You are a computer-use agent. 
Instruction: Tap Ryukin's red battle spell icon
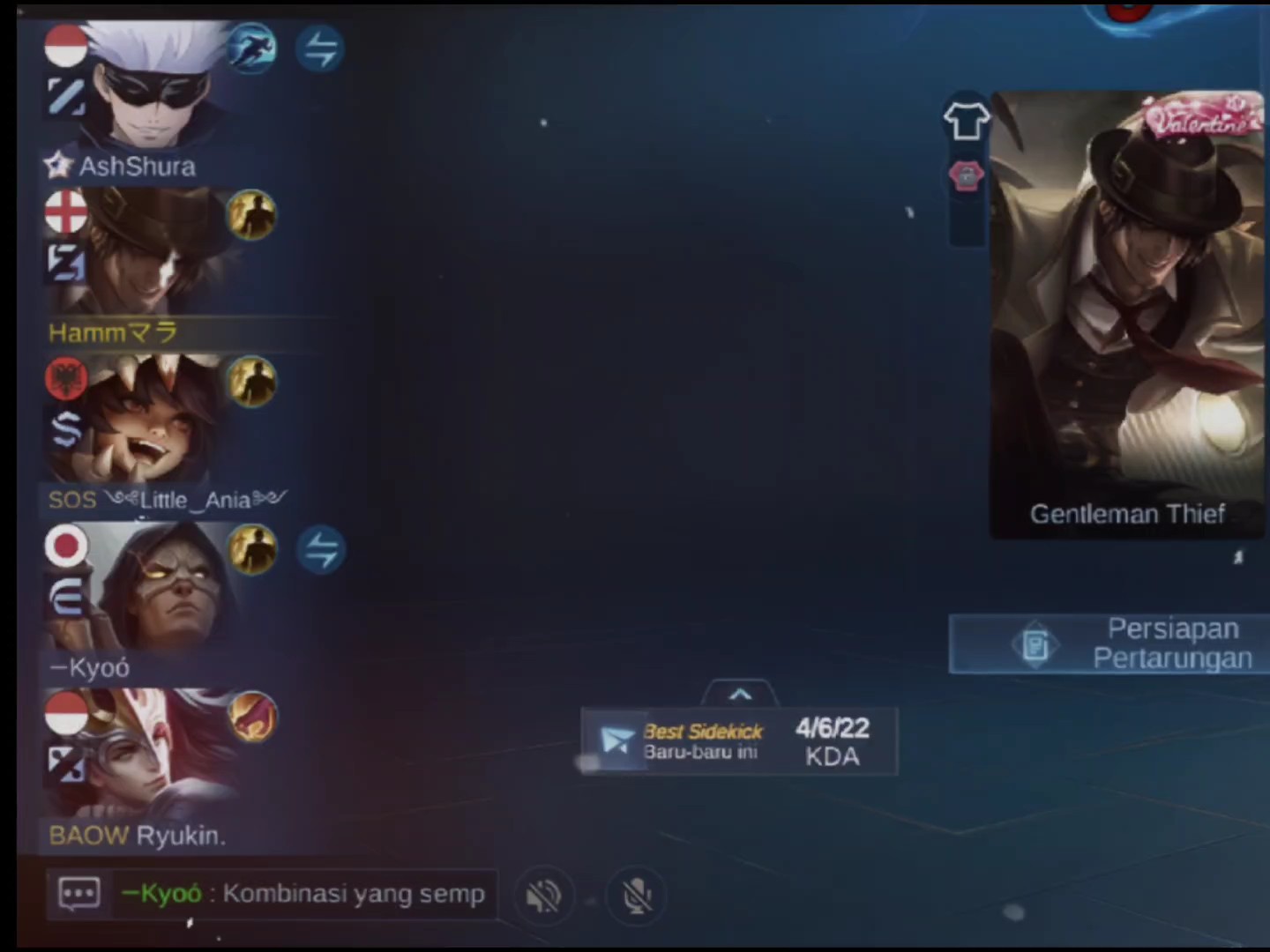pos(252,717)
